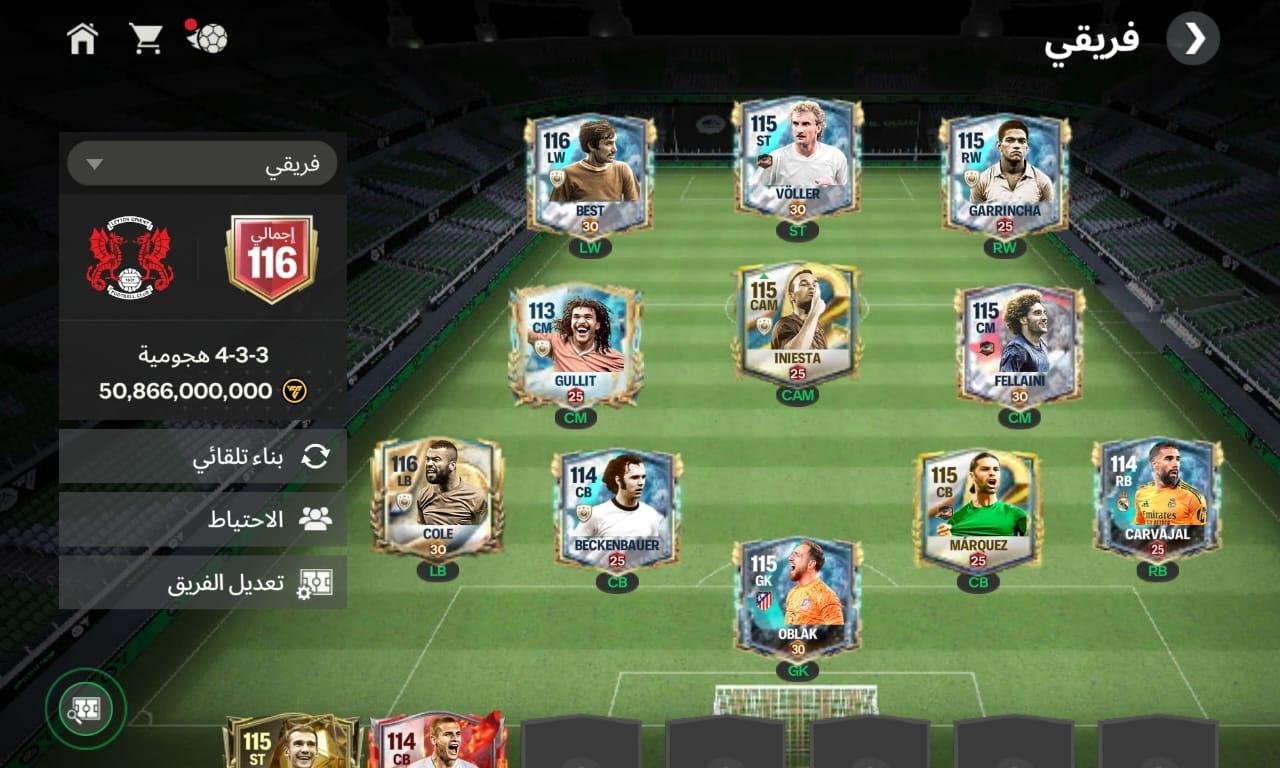Go to the home screen
This screenshot has height=768, width=1280.
tap(82, 39)
